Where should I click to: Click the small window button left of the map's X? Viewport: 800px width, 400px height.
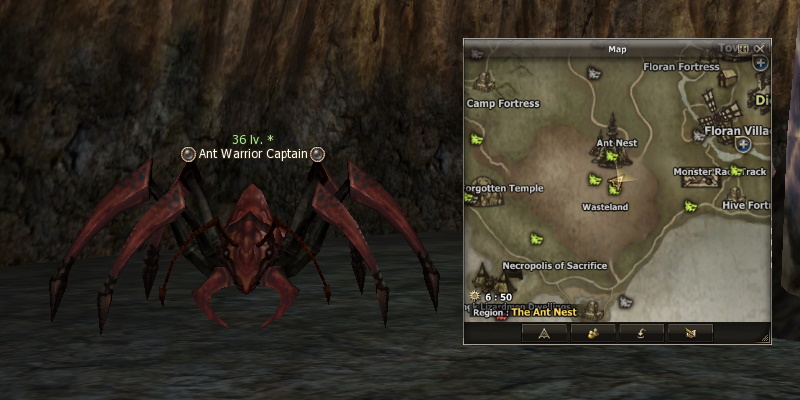[744, 48]
